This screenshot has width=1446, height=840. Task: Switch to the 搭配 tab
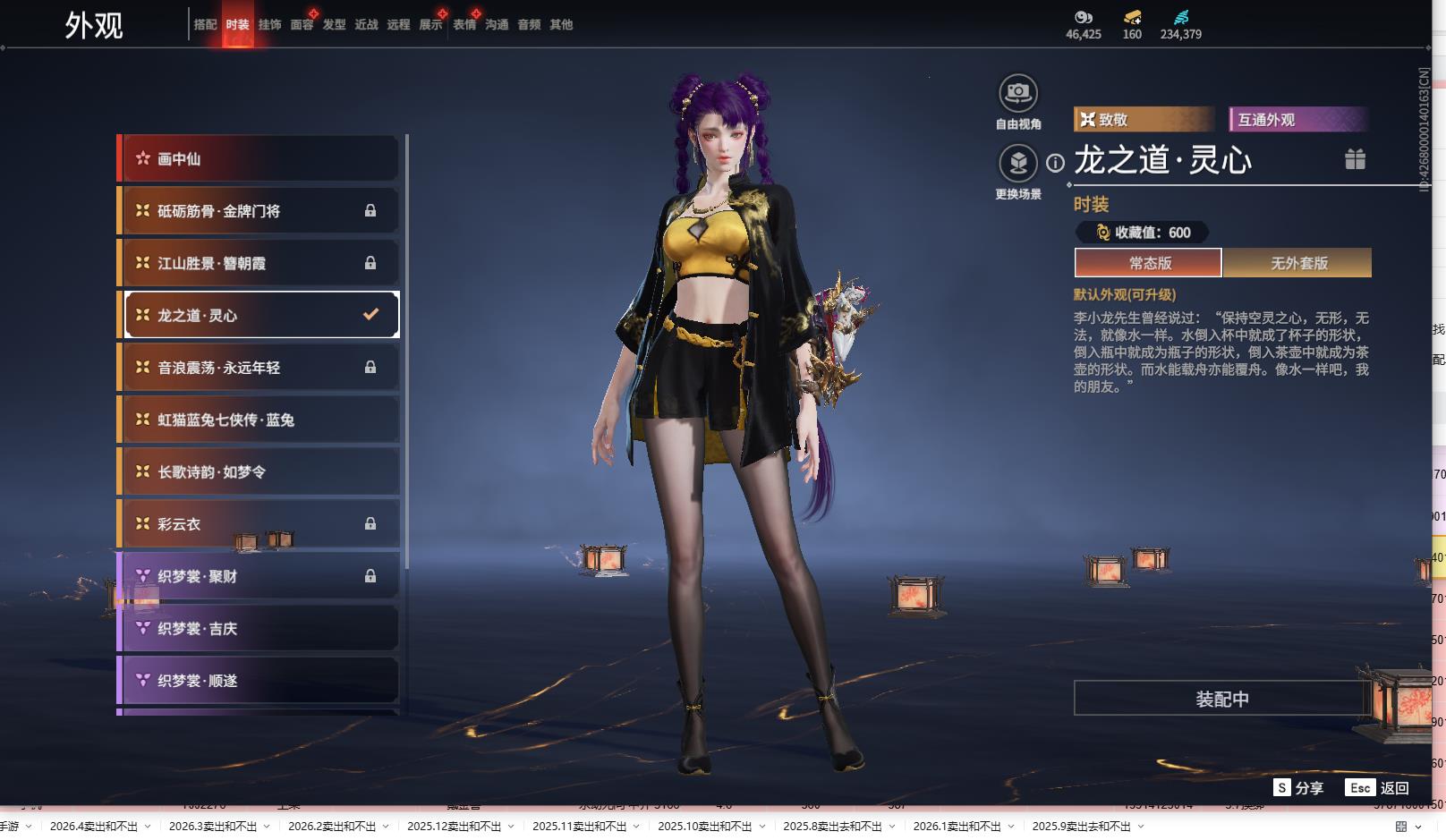[x=205, y=25]
